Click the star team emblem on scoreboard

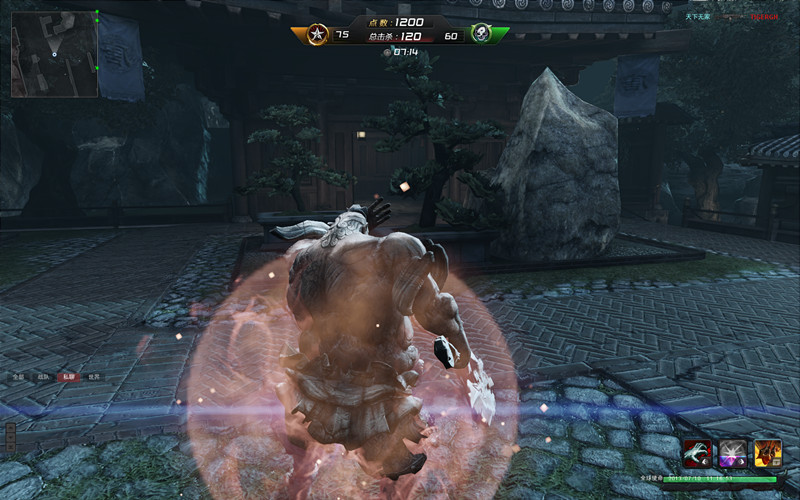(x=317, y=34)
